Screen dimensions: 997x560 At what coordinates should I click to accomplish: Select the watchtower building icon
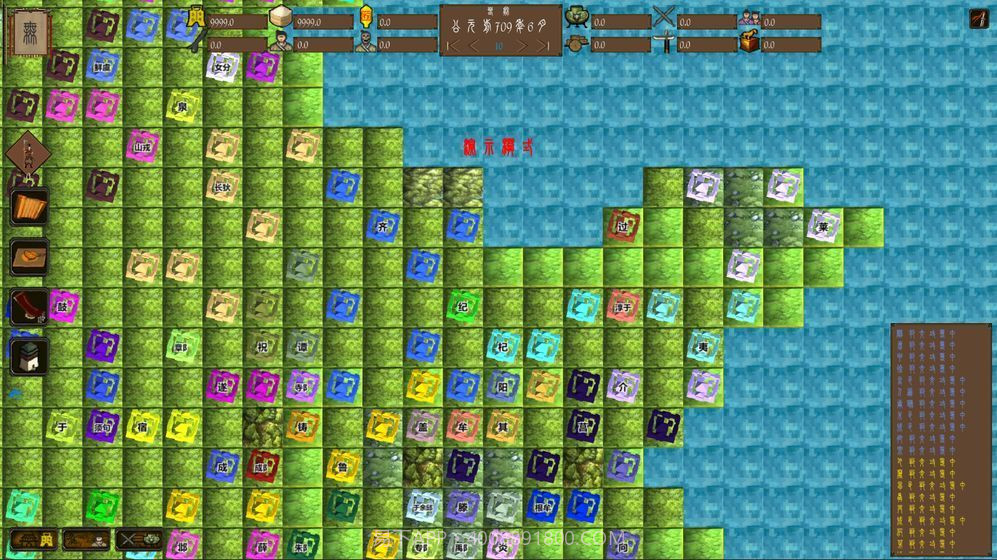28,355
